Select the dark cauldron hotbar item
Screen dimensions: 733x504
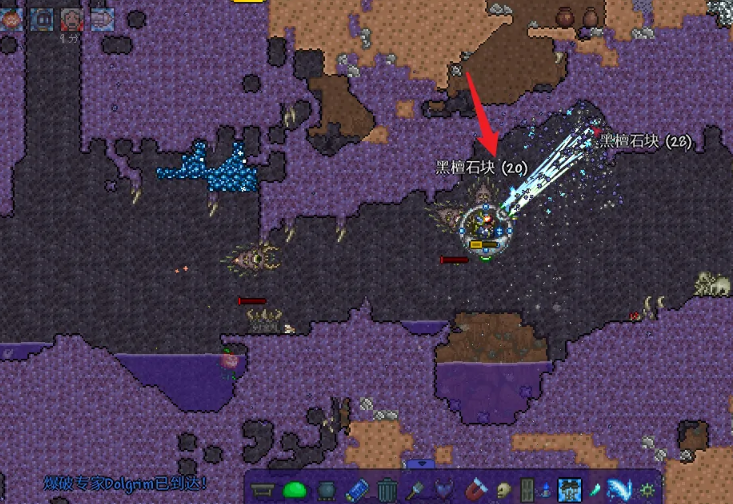point(325,490)
